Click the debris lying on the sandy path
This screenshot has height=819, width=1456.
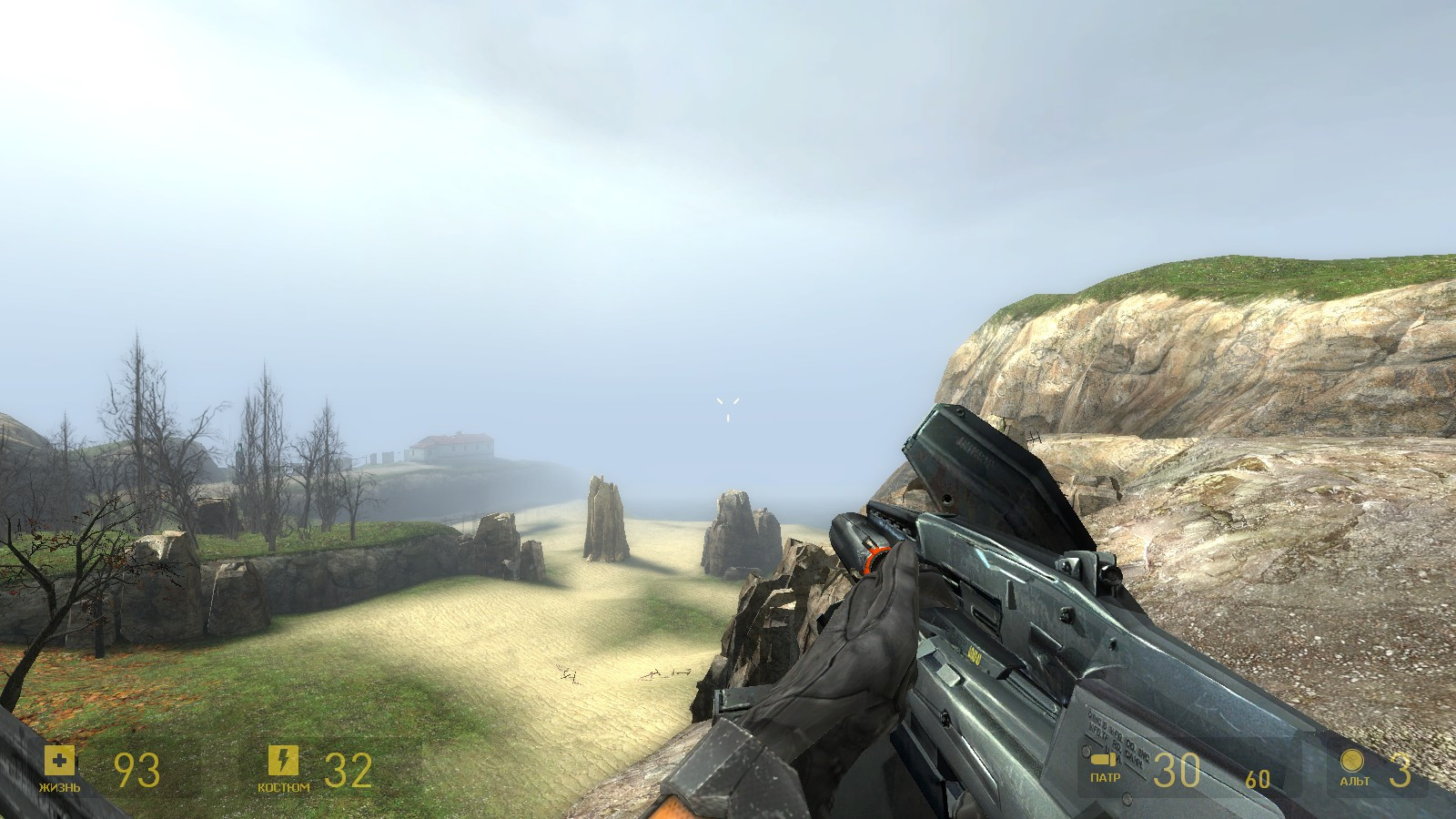coord(569,673)
